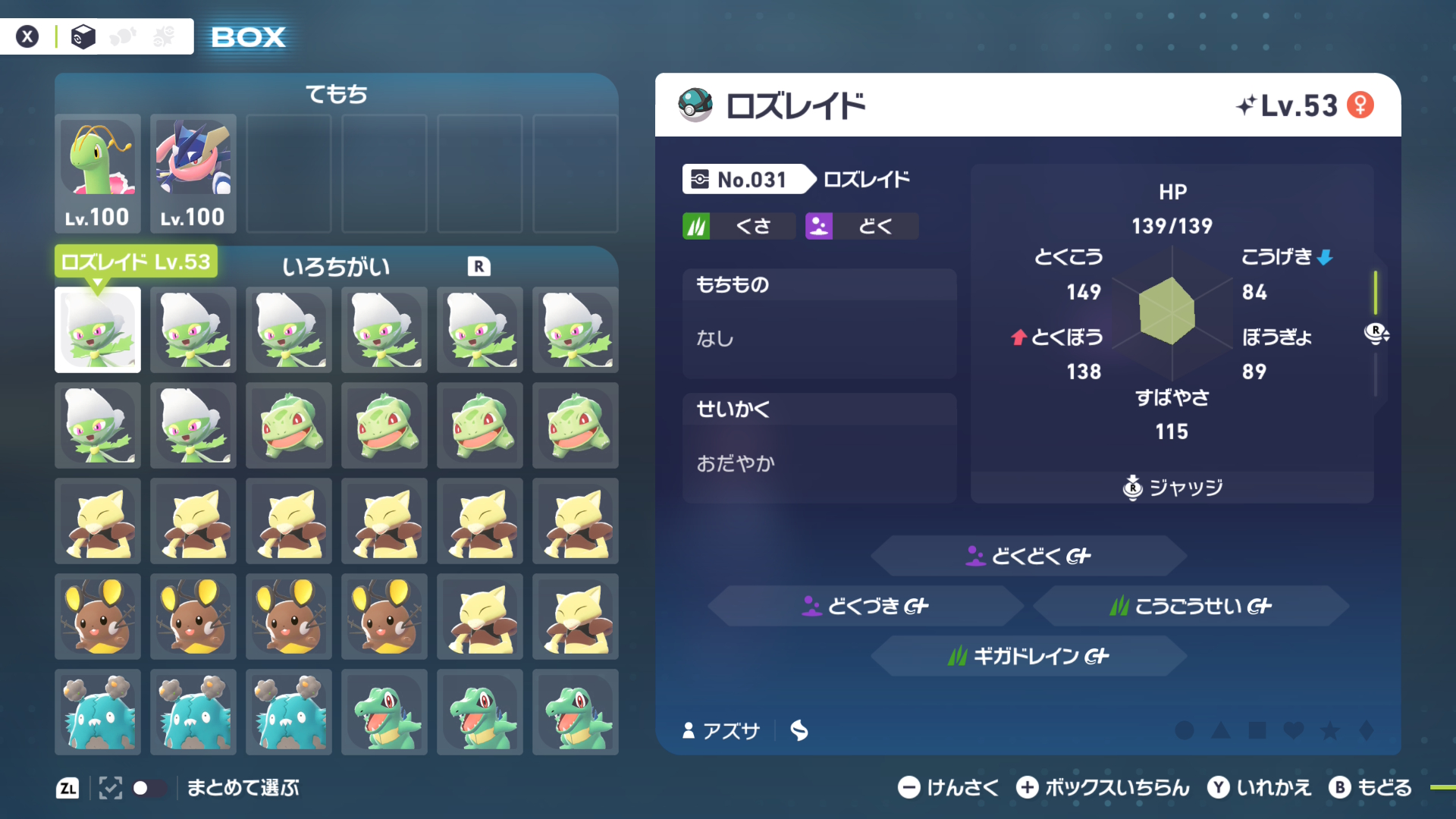Pick the こうごうせい move
1456x819 pixels.
point(1191,606)
